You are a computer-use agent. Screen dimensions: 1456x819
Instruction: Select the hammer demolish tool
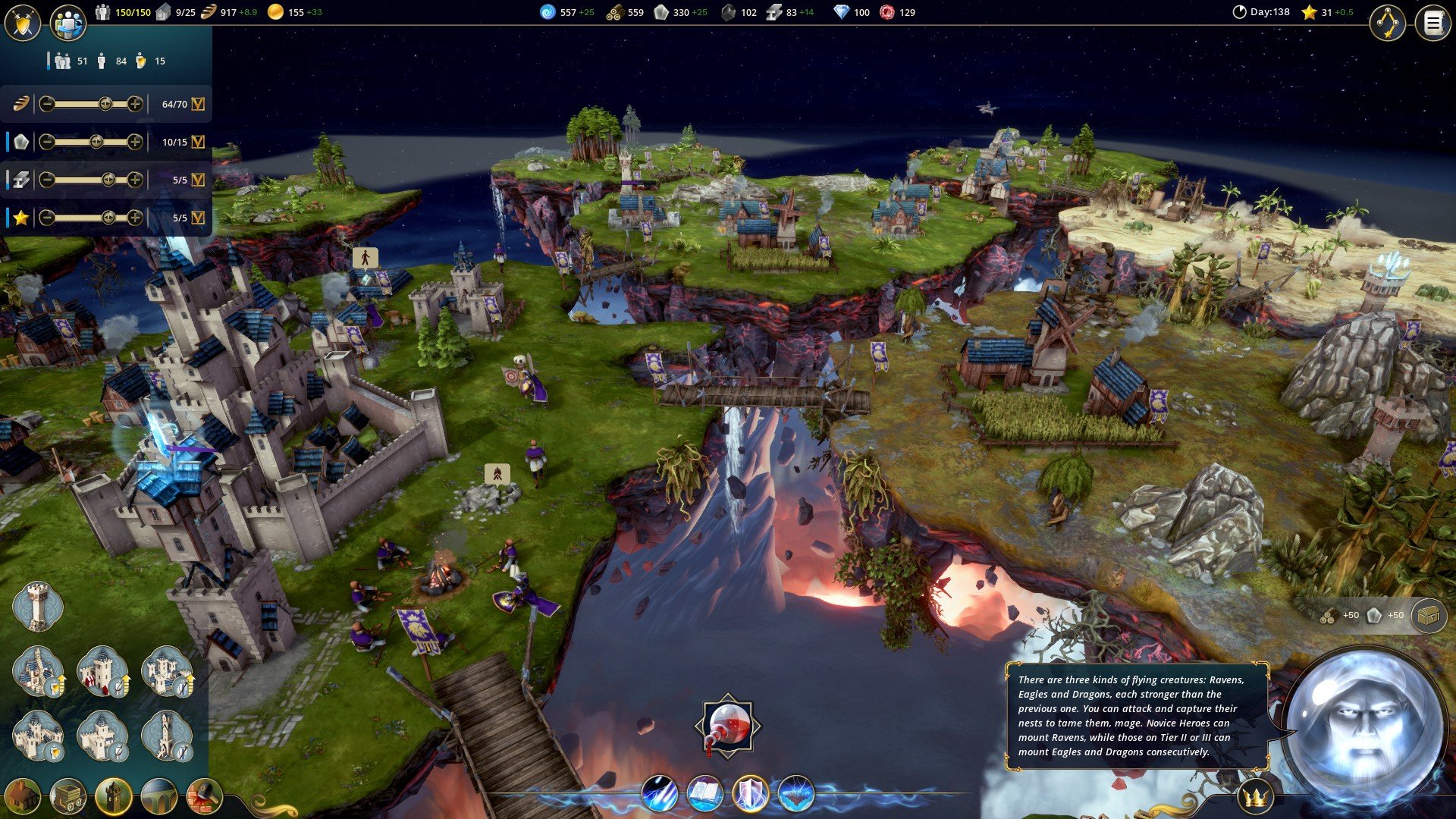(x=204, y=796)
